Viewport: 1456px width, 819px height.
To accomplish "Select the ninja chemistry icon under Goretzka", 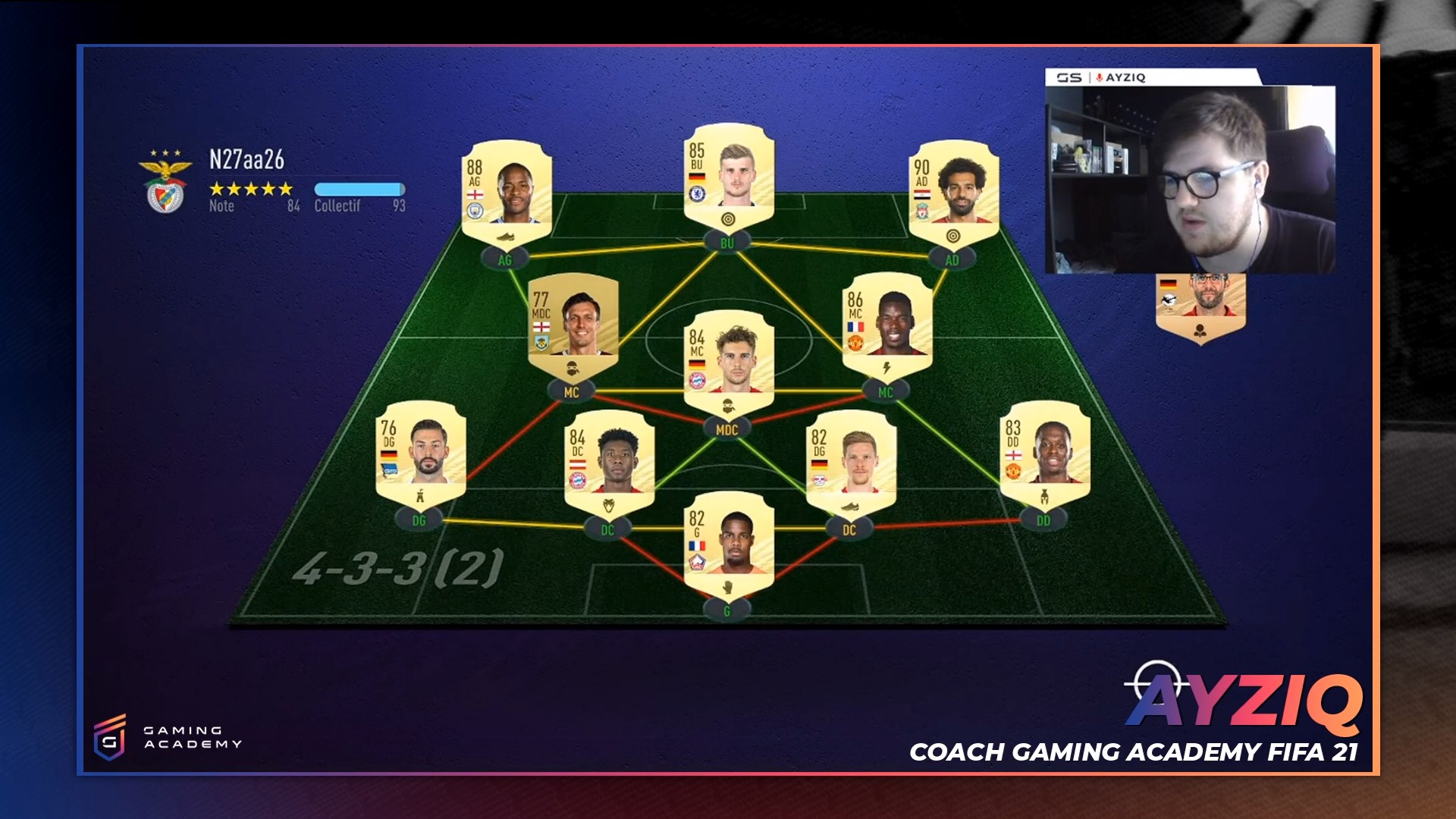I will pos(726,406).
